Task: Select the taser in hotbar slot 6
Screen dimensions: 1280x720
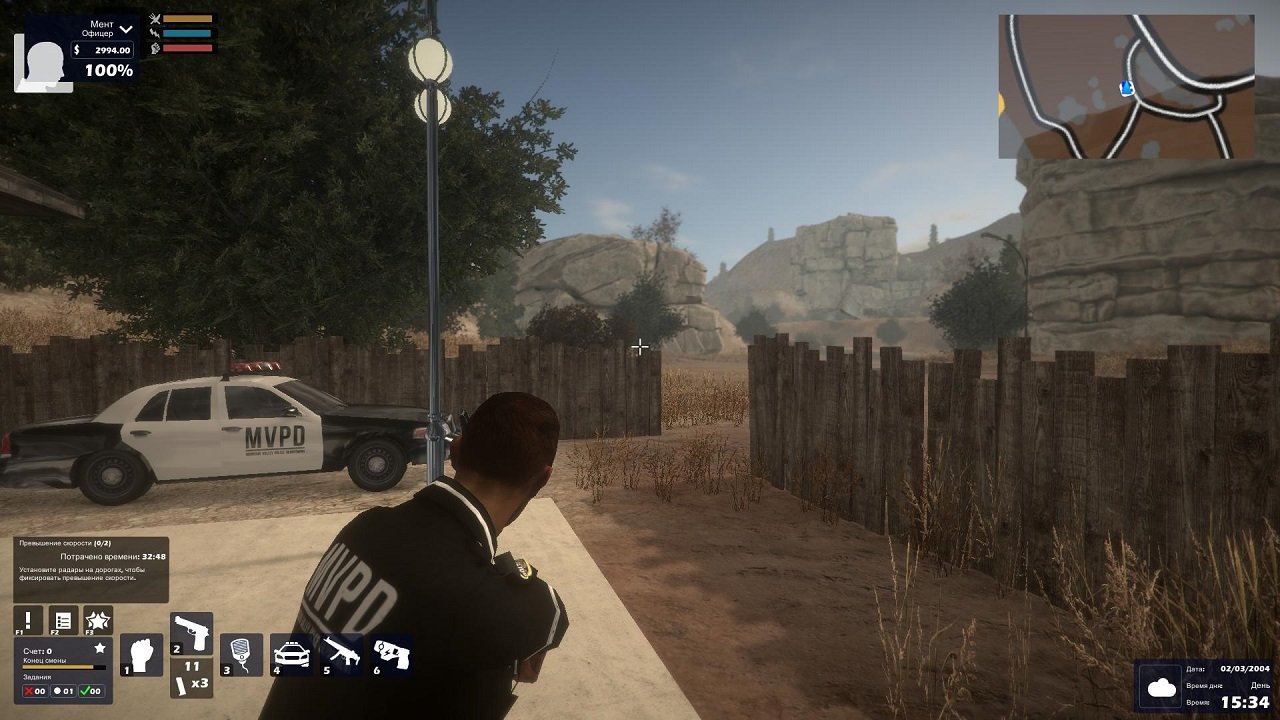Action: click(390, 653)
